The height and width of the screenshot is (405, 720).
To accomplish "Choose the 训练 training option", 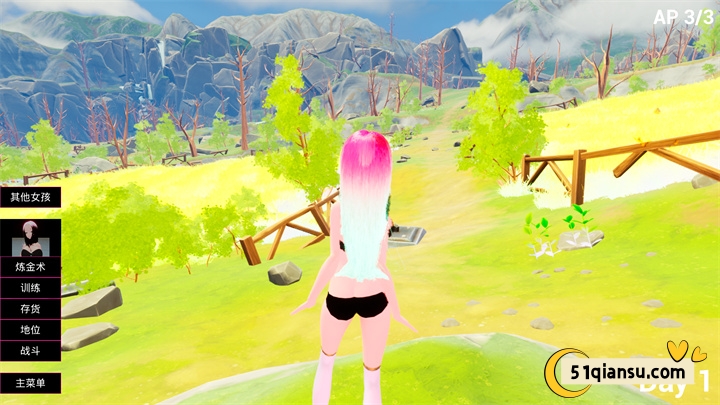I will [x=30, y=289].
